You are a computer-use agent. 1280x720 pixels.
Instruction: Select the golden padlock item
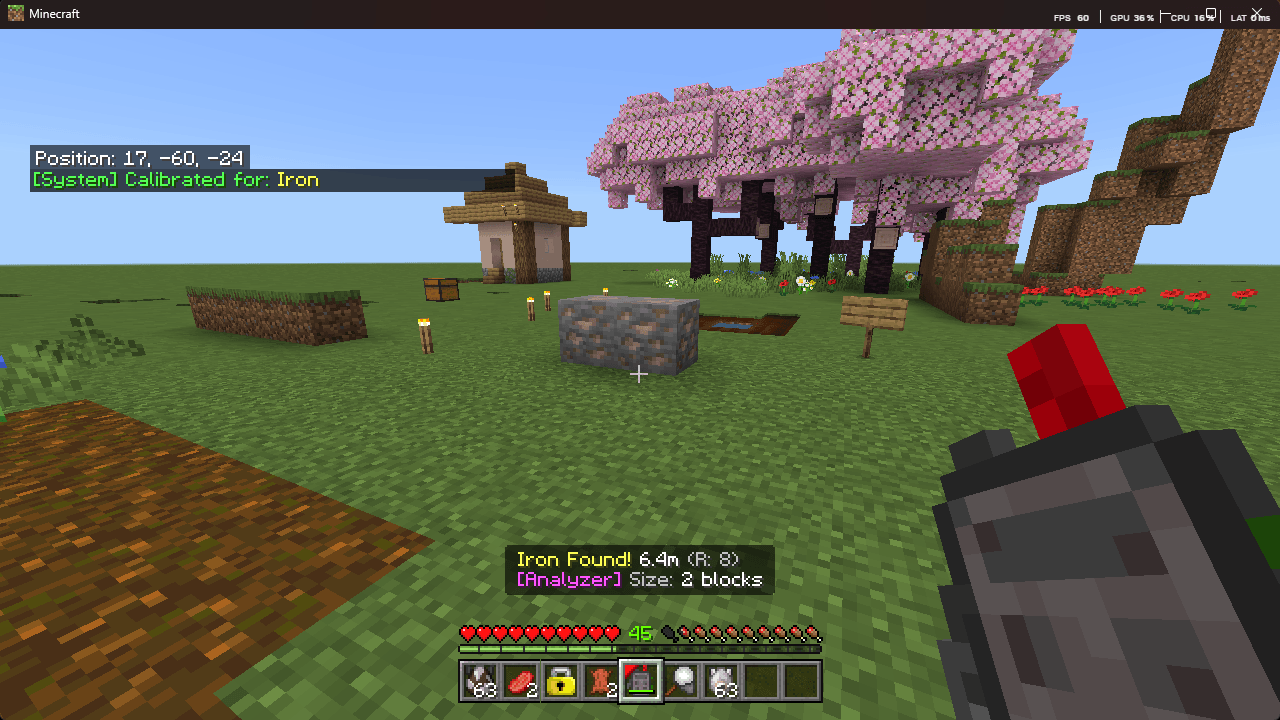coord(561,683)
